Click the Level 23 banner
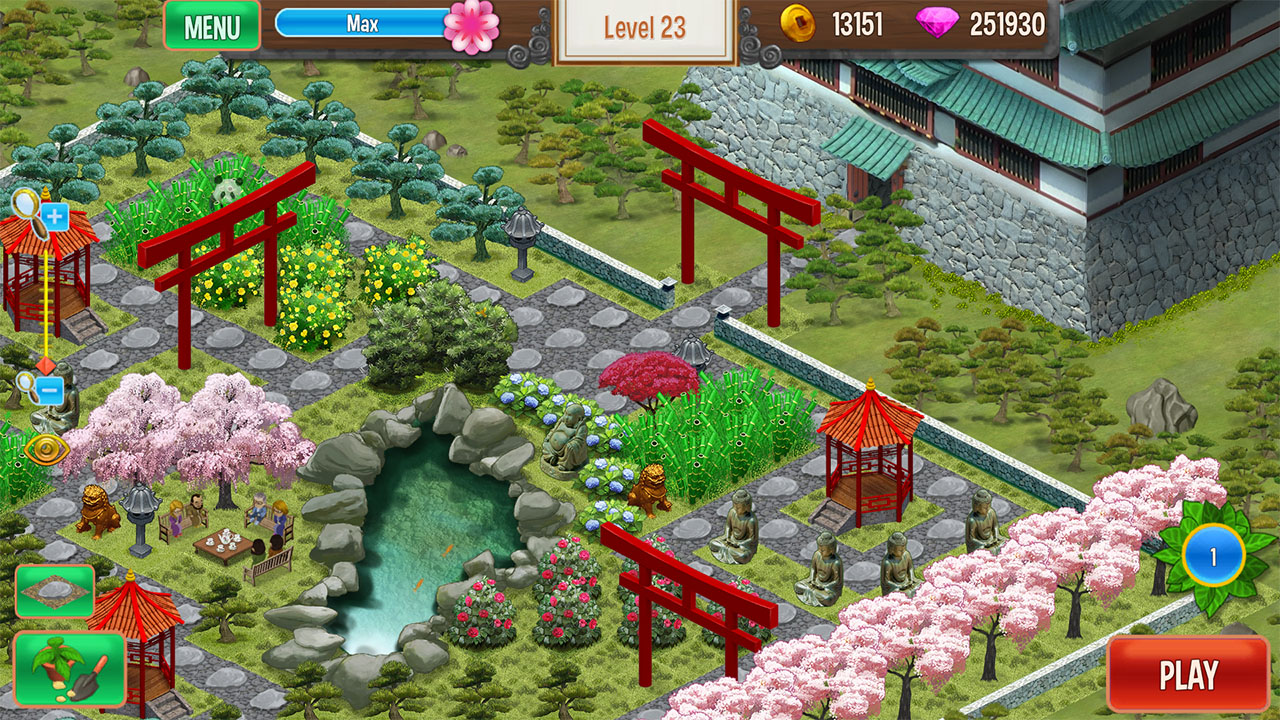This screenshot has width=1280, height=720. tap(645, 28)
